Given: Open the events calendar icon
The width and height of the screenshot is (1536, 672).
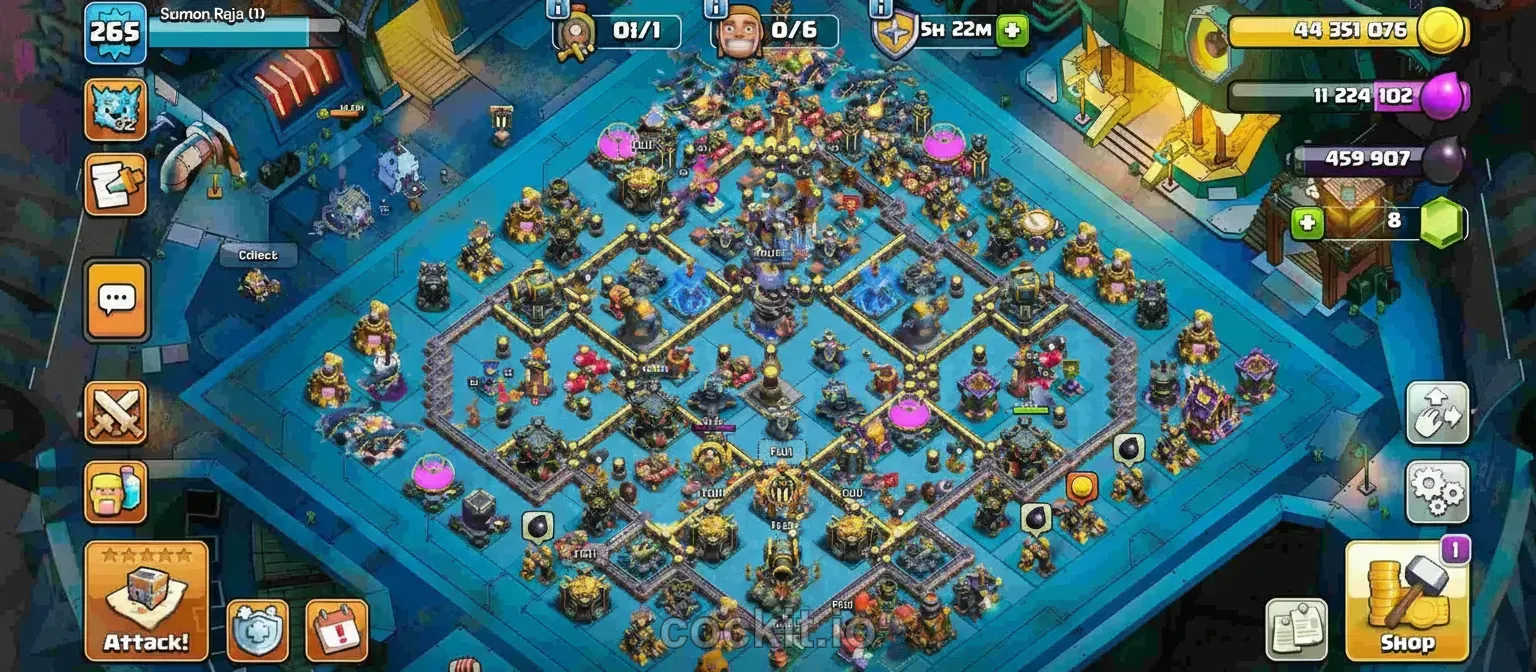Looking at the screenshot, I should pos(336,630).
